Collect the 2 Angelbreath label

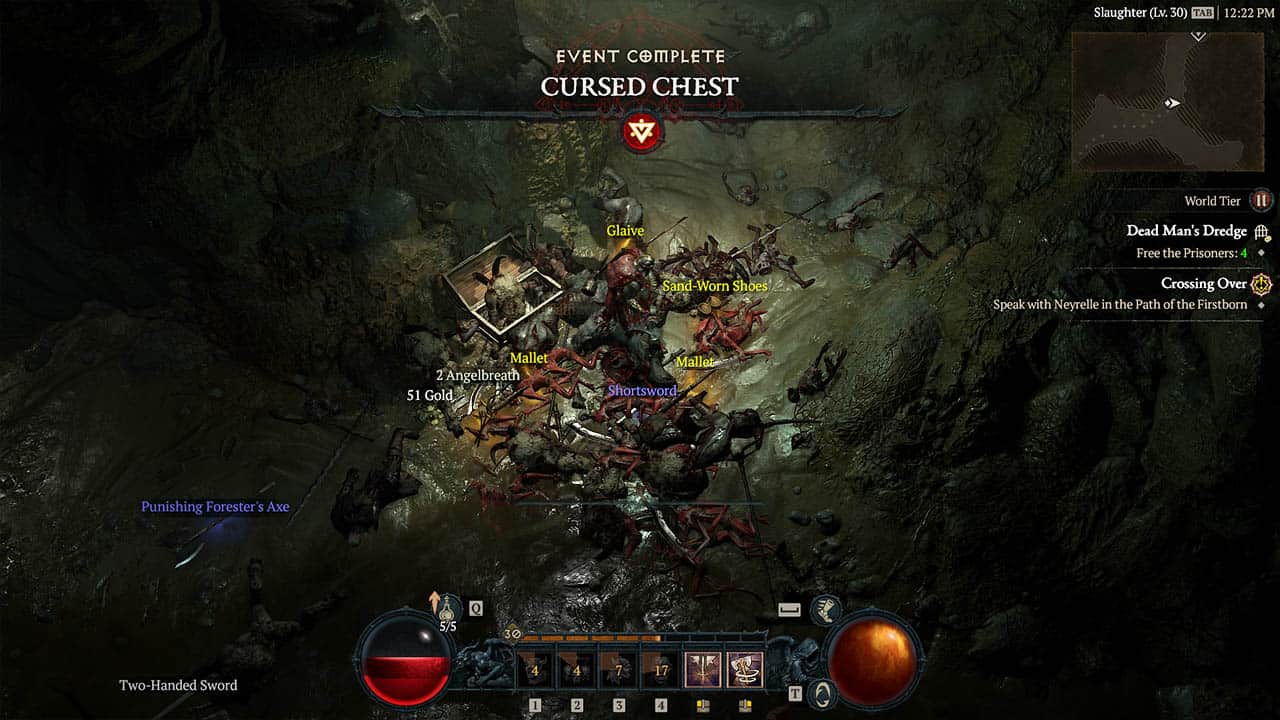pos(477,376)
